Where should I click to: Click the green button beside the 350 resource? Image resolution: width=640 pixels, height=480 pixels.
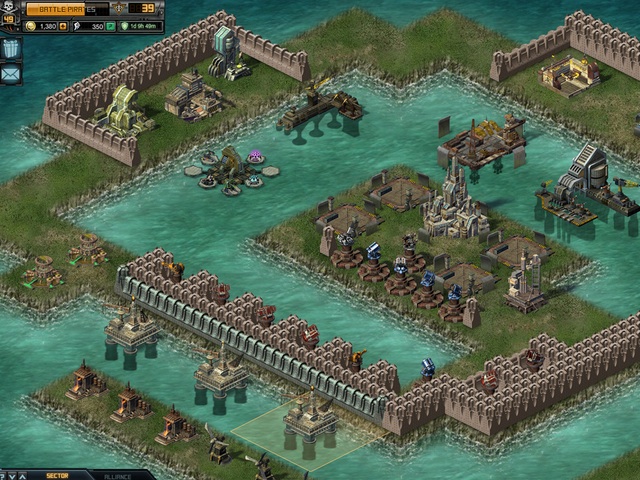(x=110, y=25)
